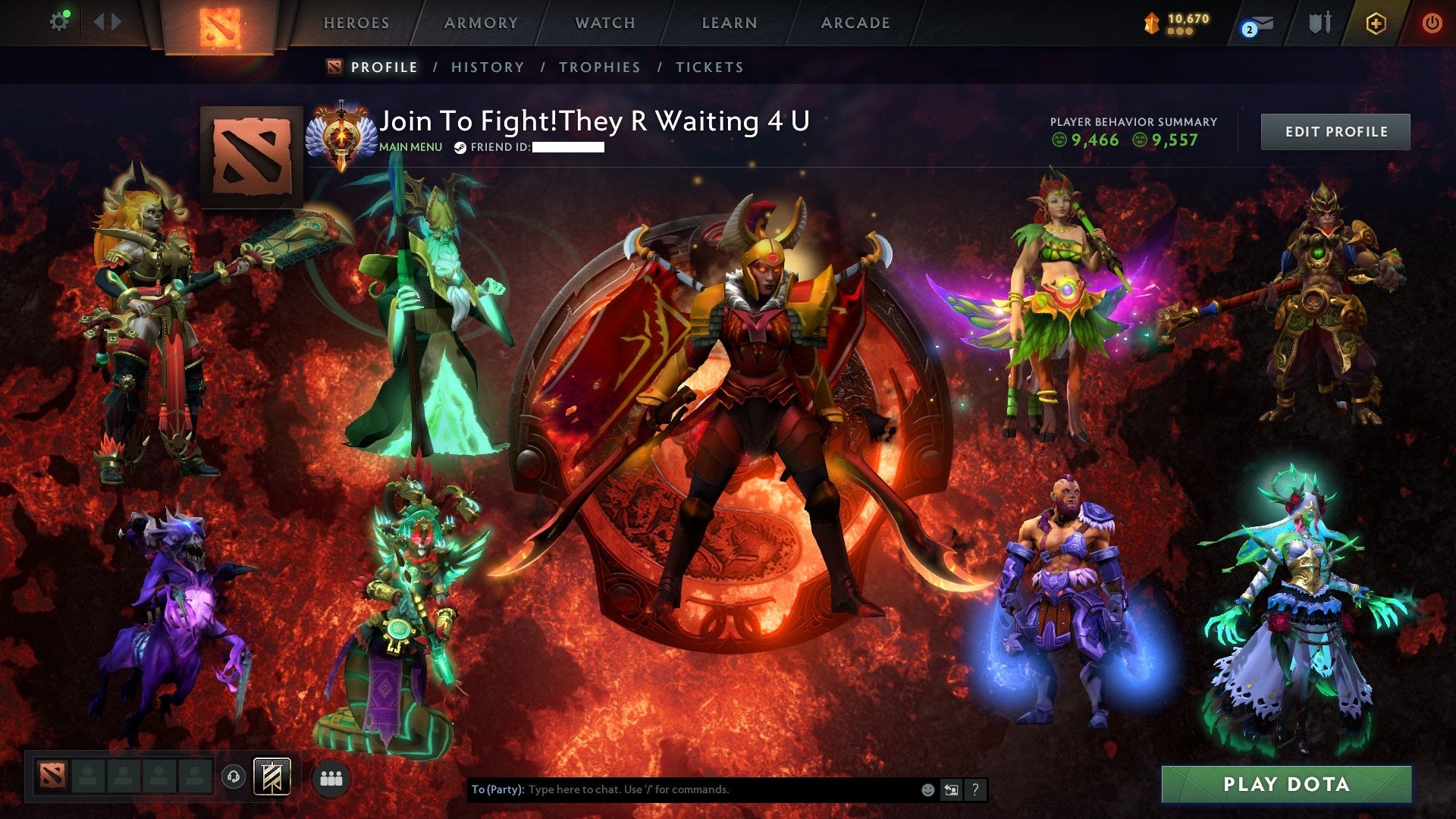Open the friends list people icon
This screenshot has height=819, width=1456.
331,777
